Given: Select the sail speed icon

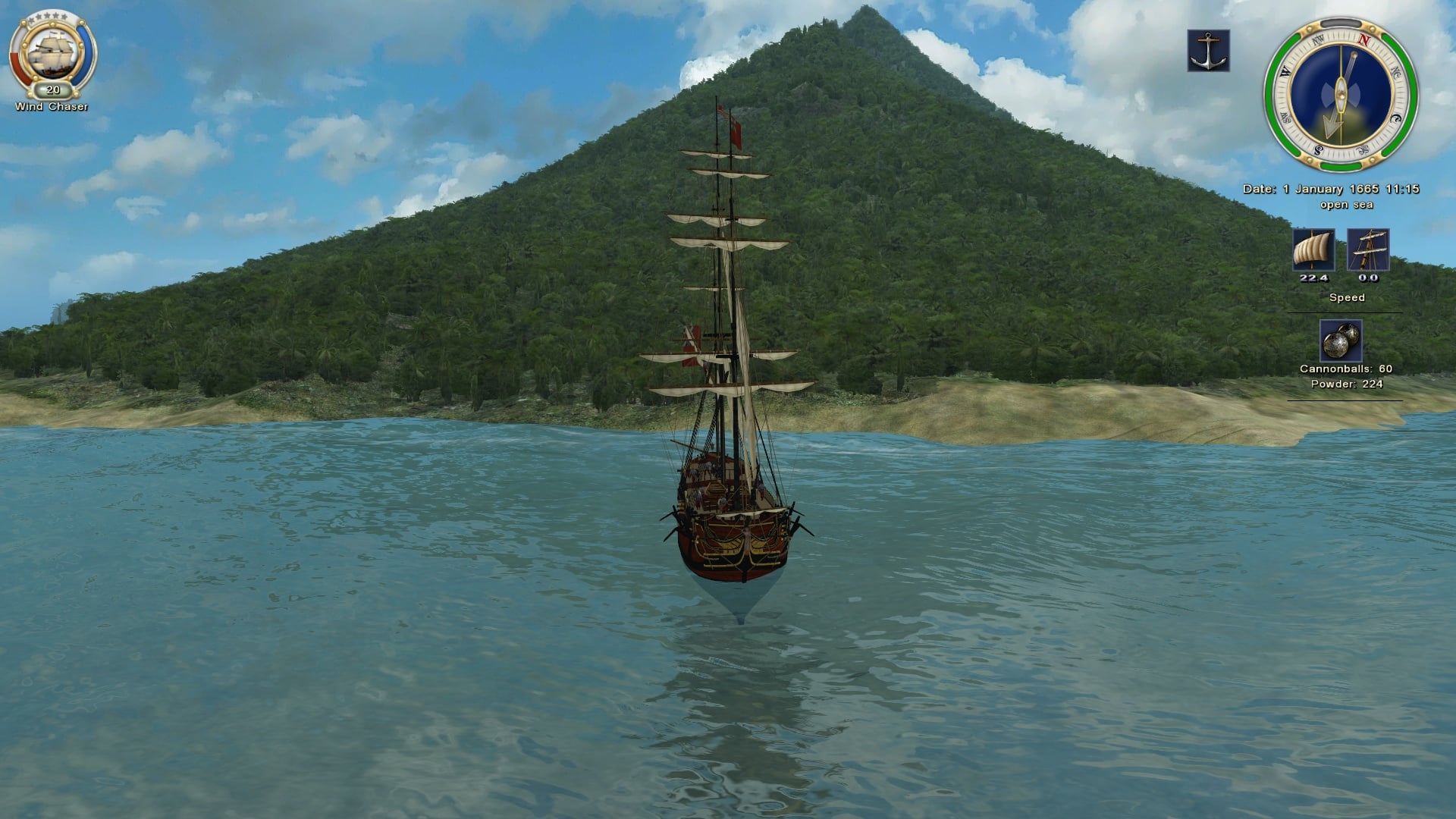Looking at the screenshot, I should click(1313, 249).
